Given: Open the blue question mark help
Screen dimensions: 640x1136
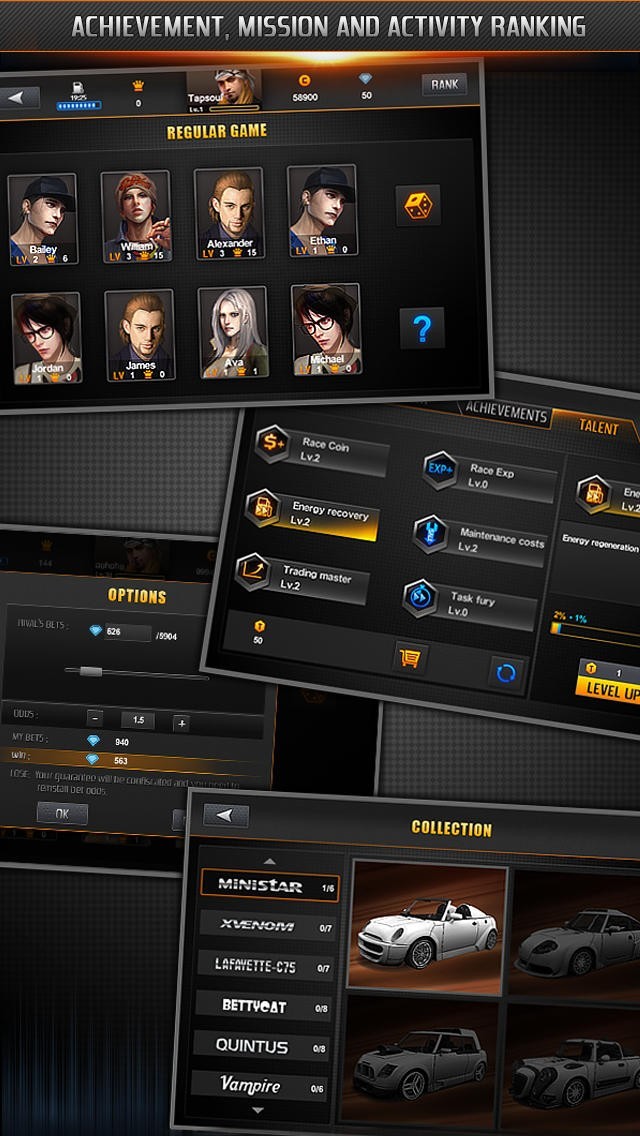Looking at the screenshot, I should pos(422,328).
